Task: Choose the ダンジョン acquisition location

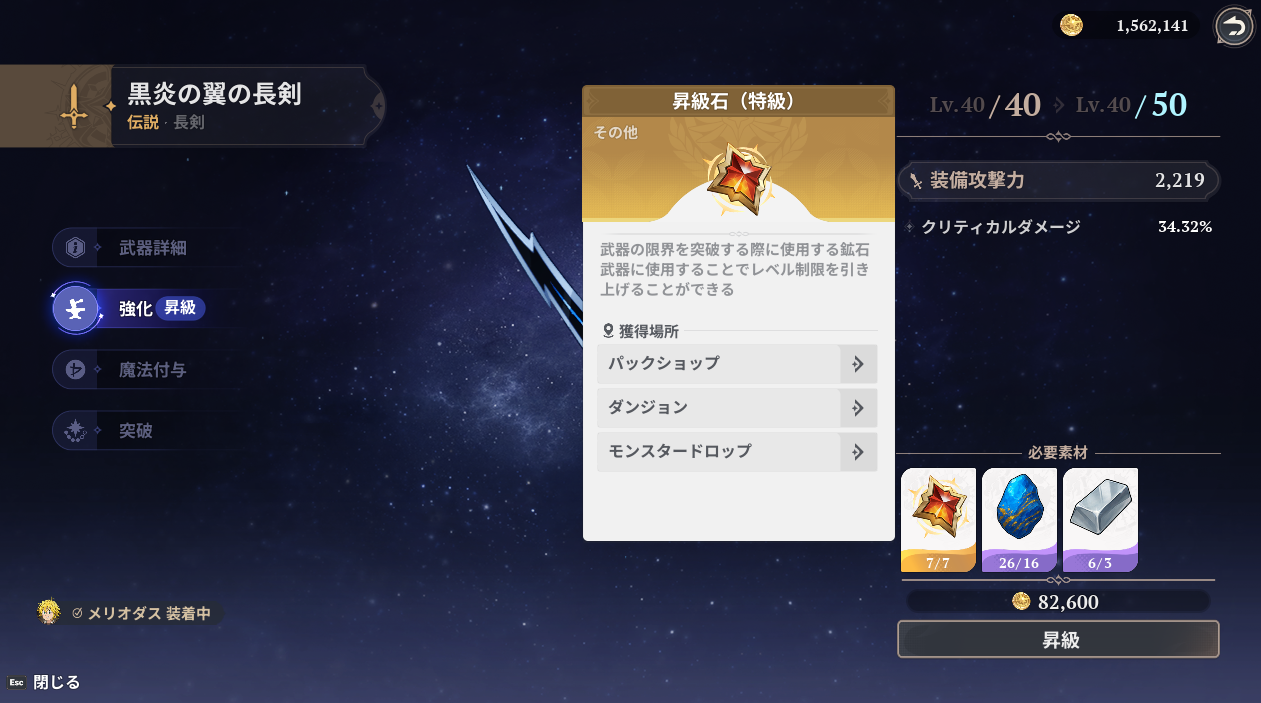Action: click(736, 408)
